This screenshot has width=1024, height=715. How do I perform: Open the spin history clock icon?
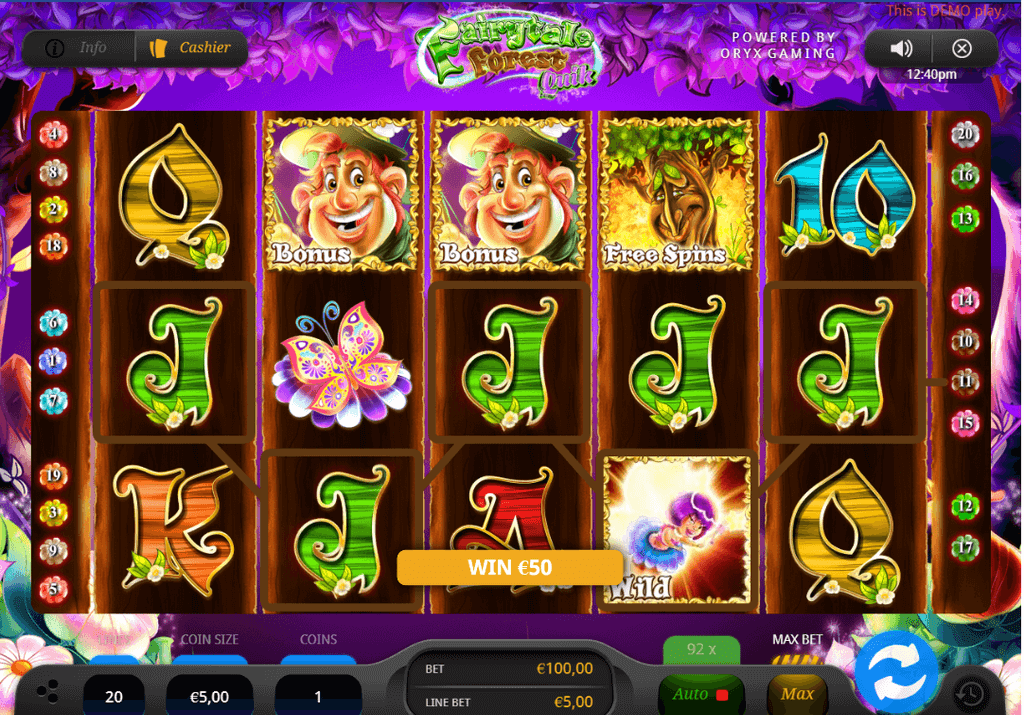pos(970,693)
